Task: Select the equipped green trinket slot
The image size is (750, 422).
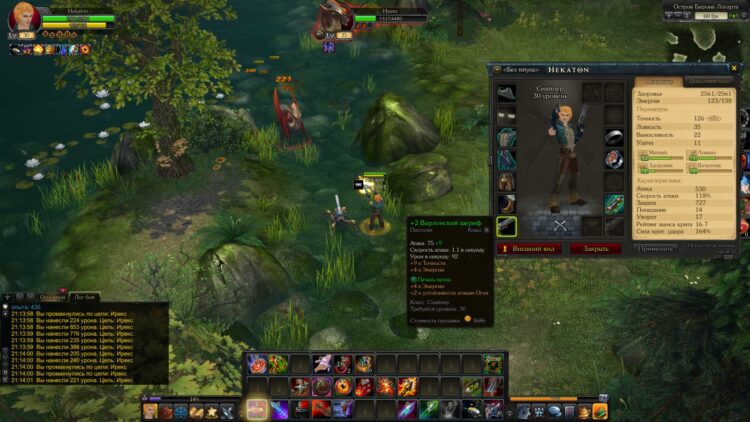Action: click(613, 203)
